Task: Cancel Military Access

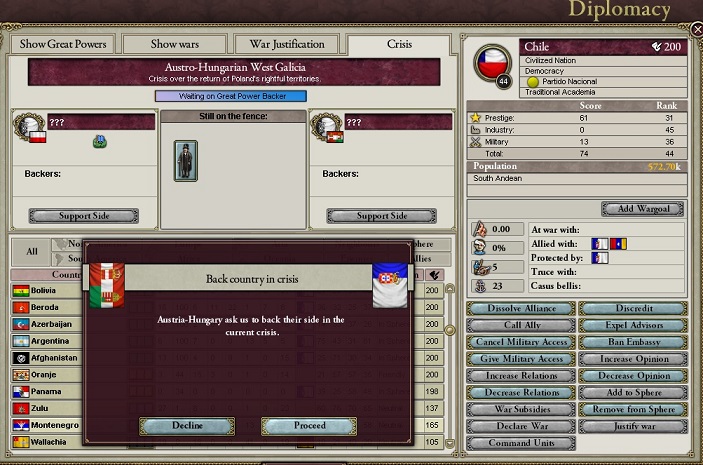Action: coord(507,342)
